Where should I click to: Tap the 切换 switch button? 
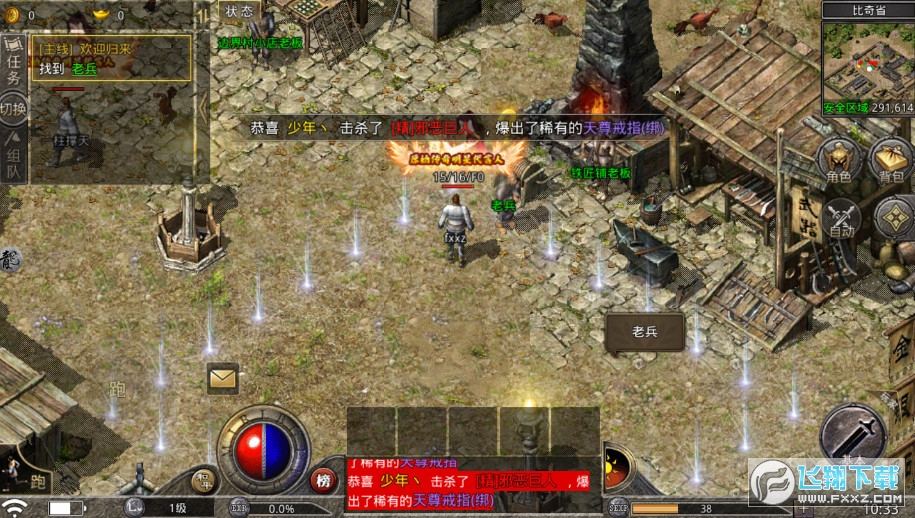pyautogui.click(x=13, y=107)
